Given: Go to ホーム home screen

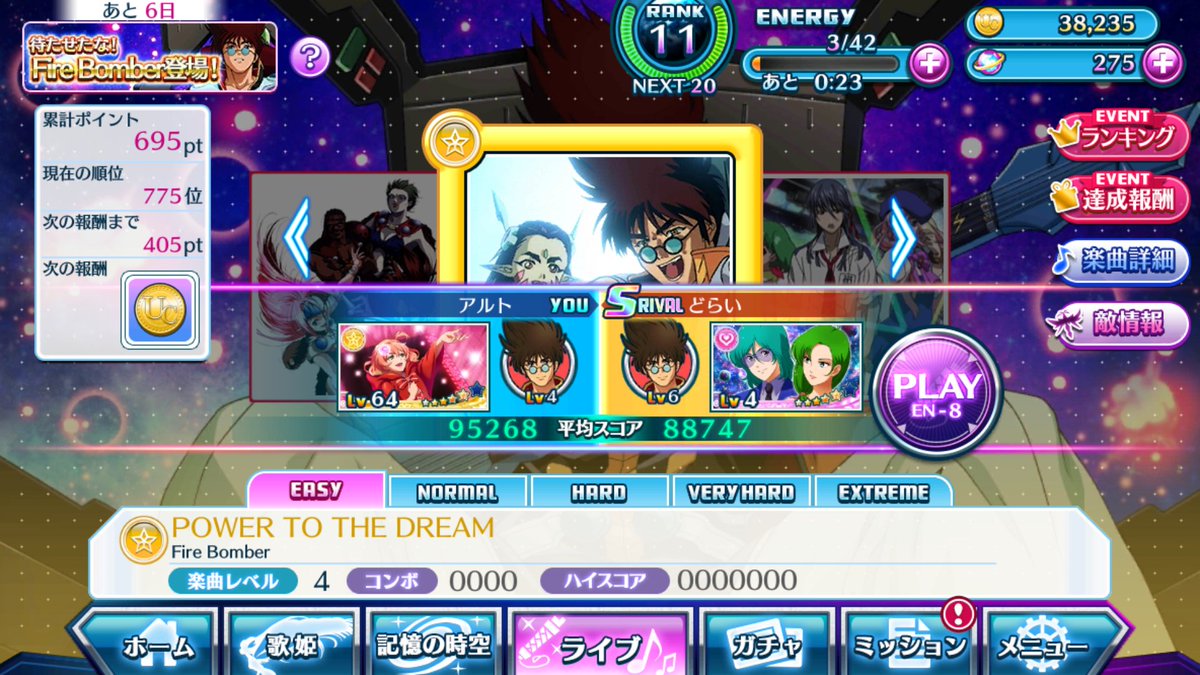Looking at the screenshot, I should [150, 645].
